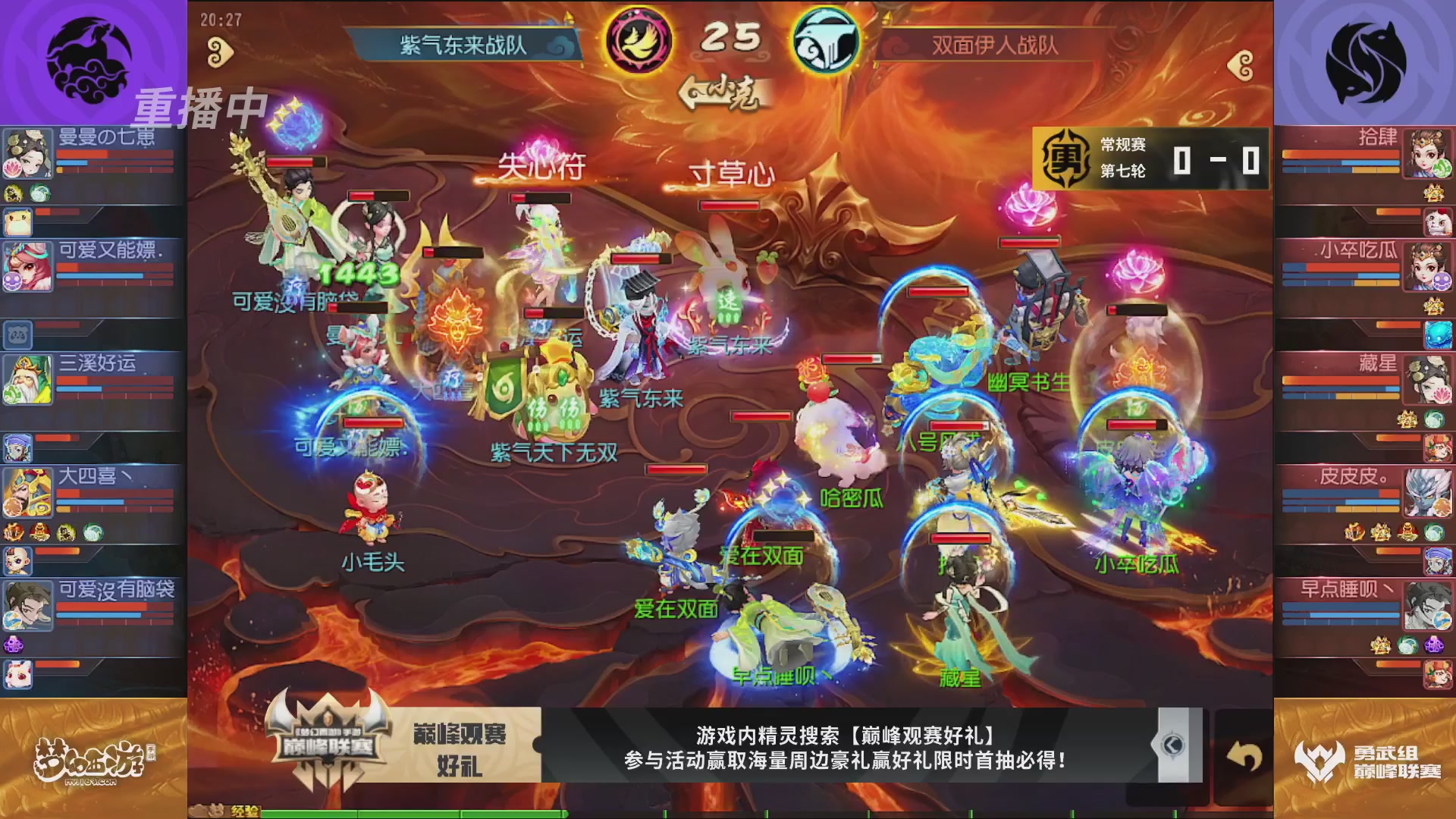Toggle the blue orb status next to 可爱没有脑袋
1456x819 pixels.
13,620
